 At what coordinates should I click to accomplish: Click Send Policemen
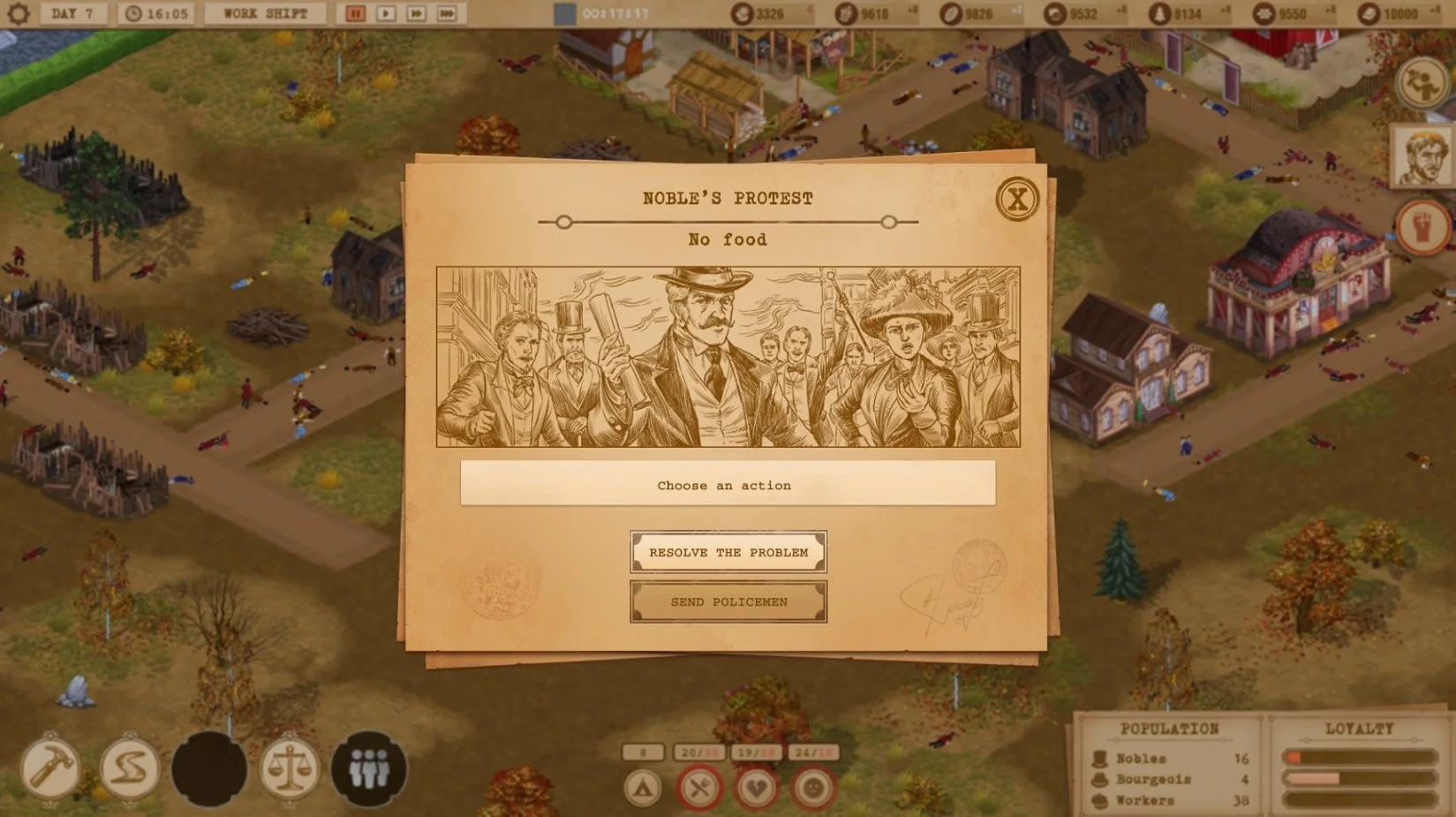click(727, 602)
